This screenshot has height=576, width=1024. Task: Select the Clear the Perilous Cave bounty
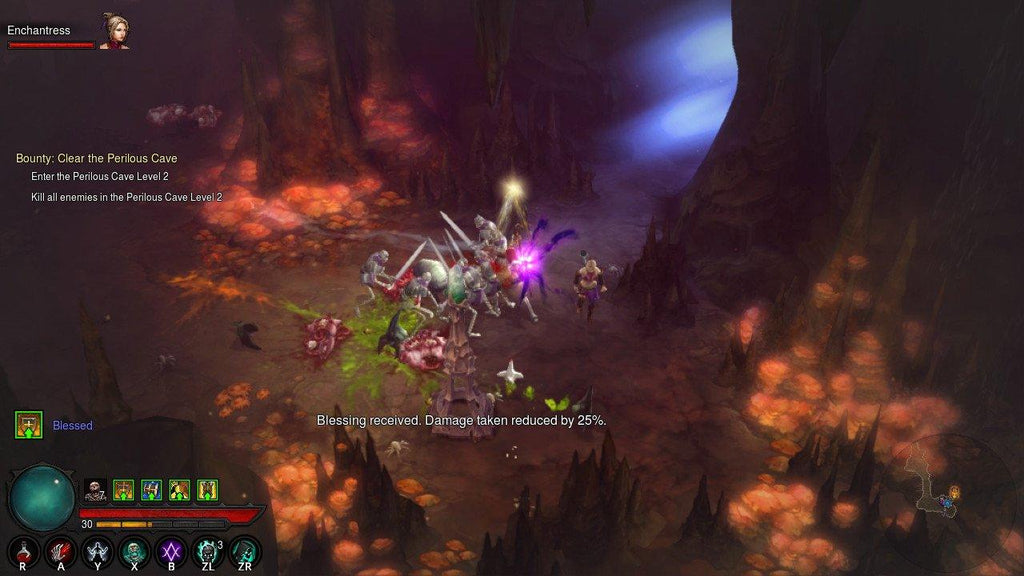pos(96,158)
